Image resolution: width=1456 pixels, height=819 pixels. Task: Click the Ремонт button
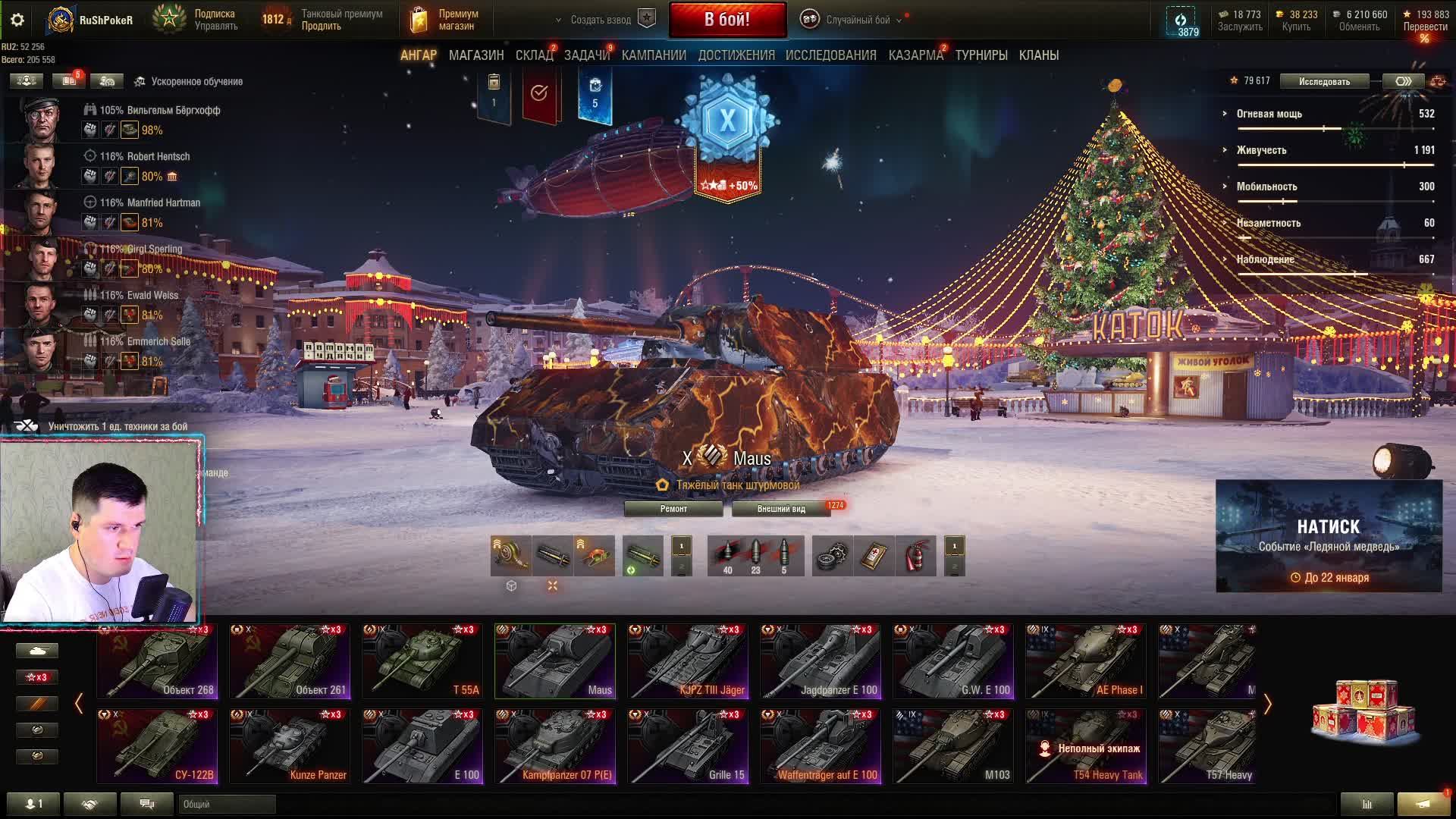pos(673,509)
